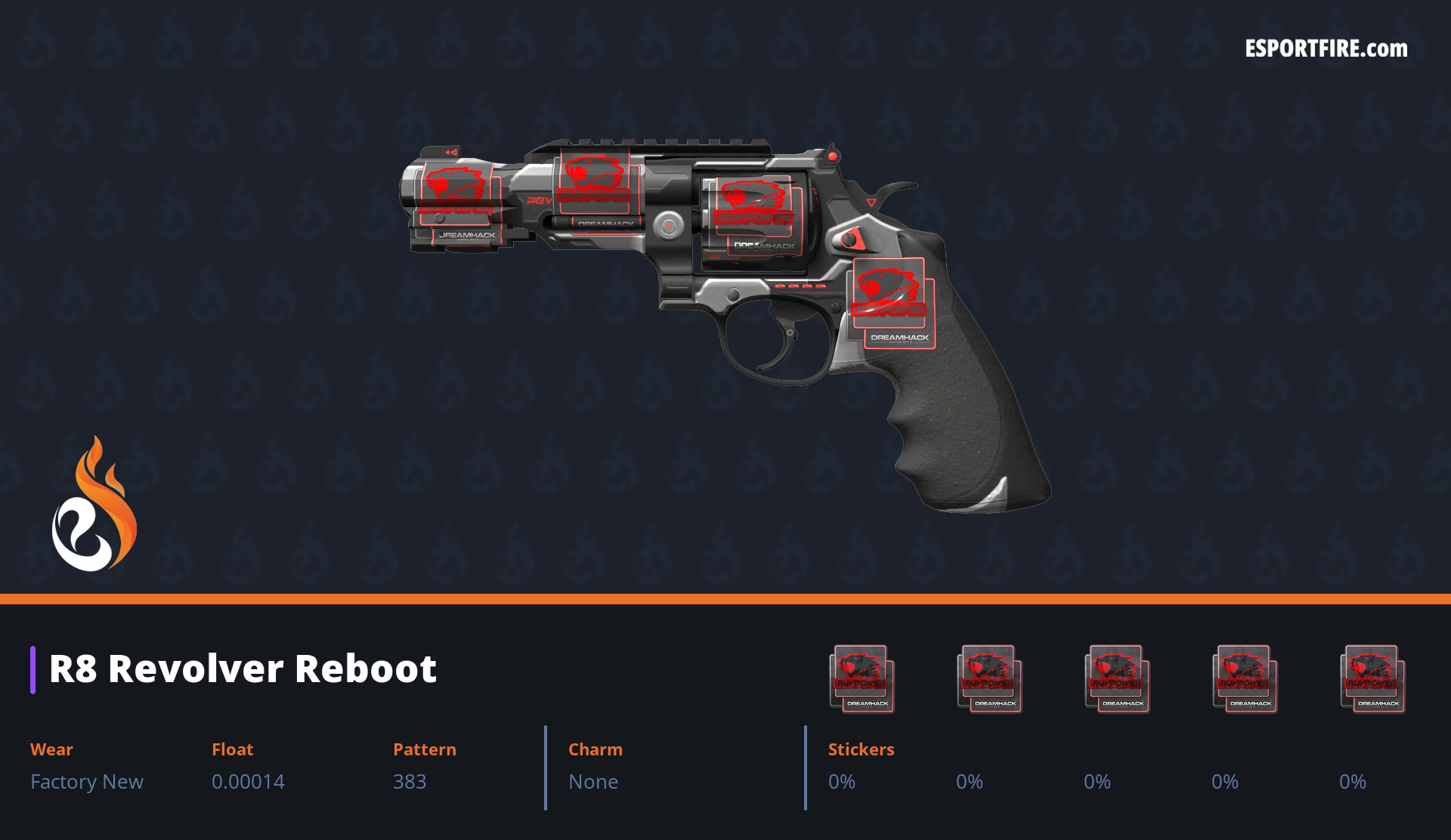Open the ESPORTFIRE.com site link
Viewport: 1451px width, 840px height.
click(1326, 49)
